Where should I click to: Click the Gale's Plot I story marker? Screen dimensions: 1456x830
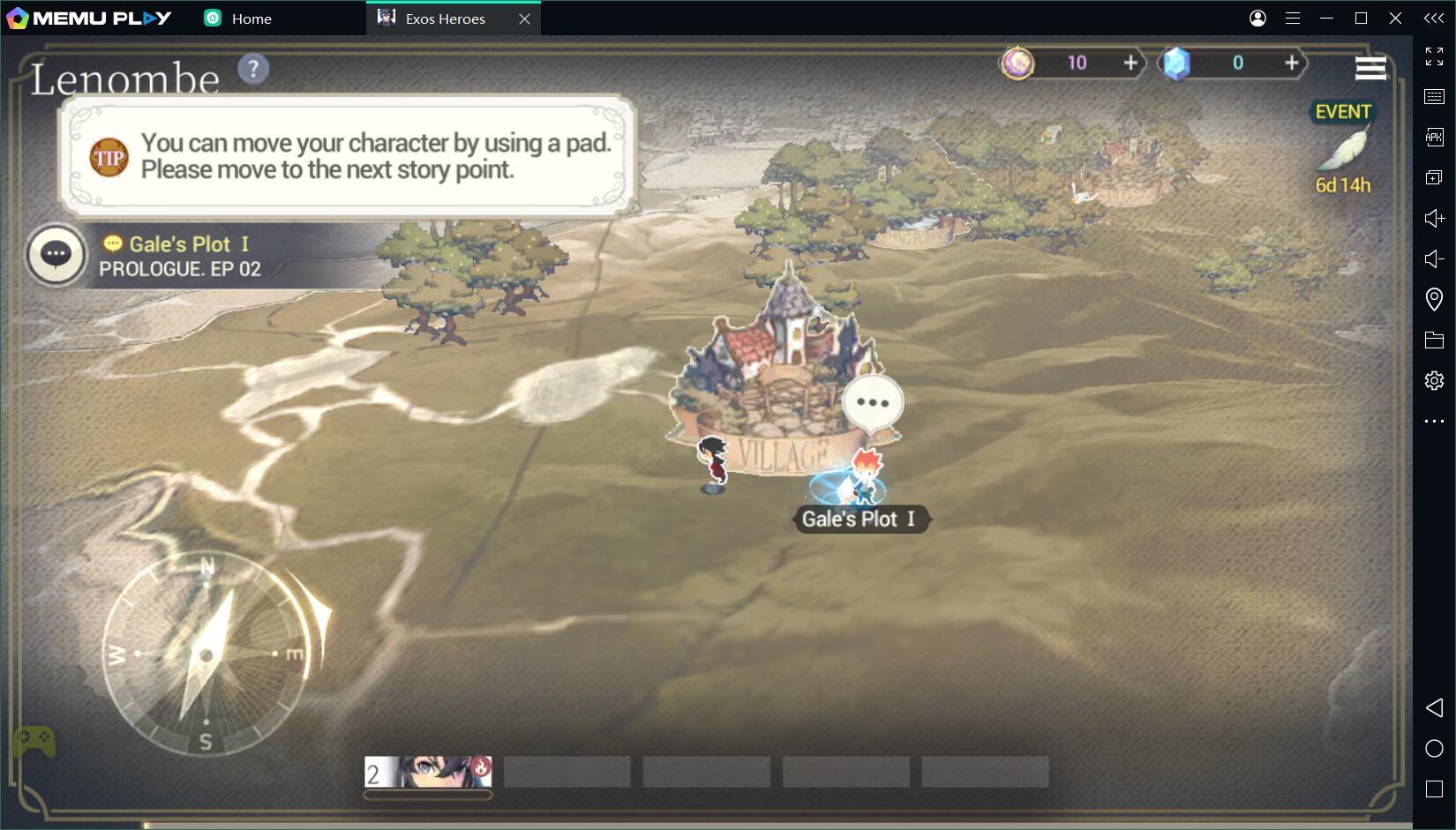click(858, 519)
